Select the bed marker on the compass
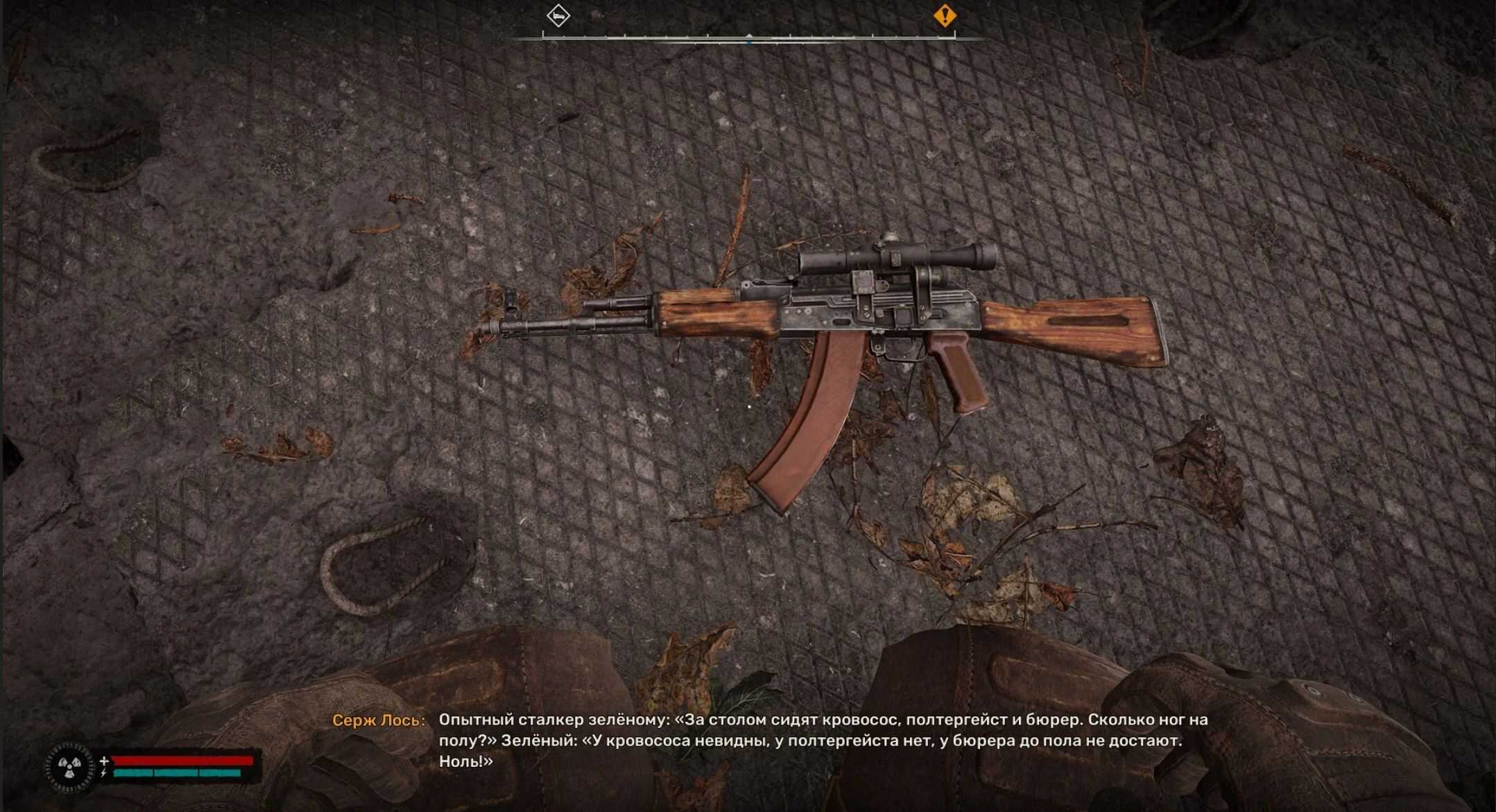Screen dimensions: 1496x812 click(x=558, y=15)
